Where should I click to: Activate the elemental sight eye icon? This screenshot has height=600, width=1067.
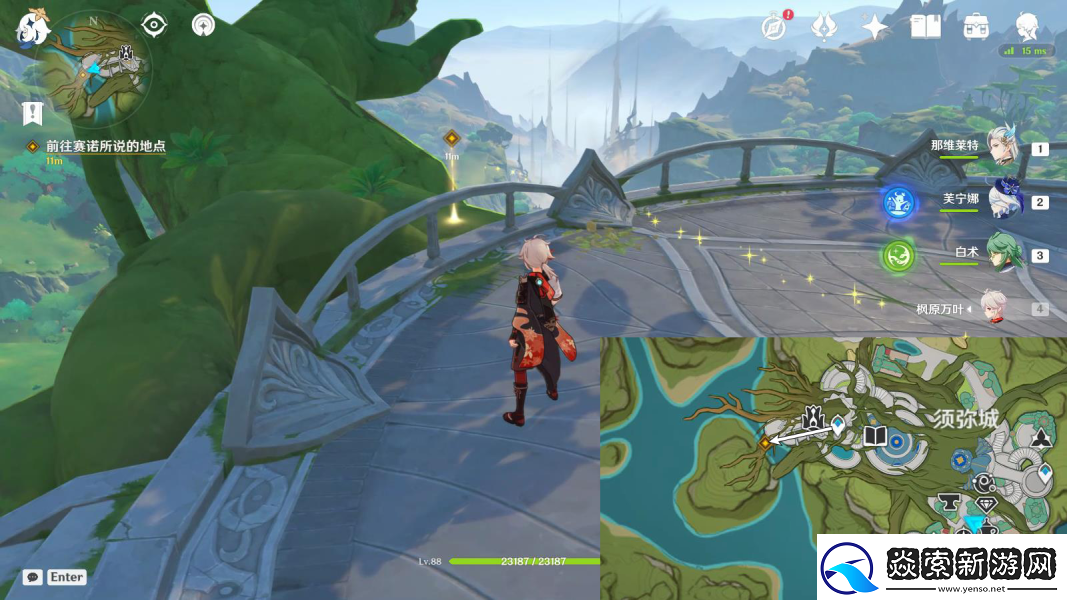(154, 24)
